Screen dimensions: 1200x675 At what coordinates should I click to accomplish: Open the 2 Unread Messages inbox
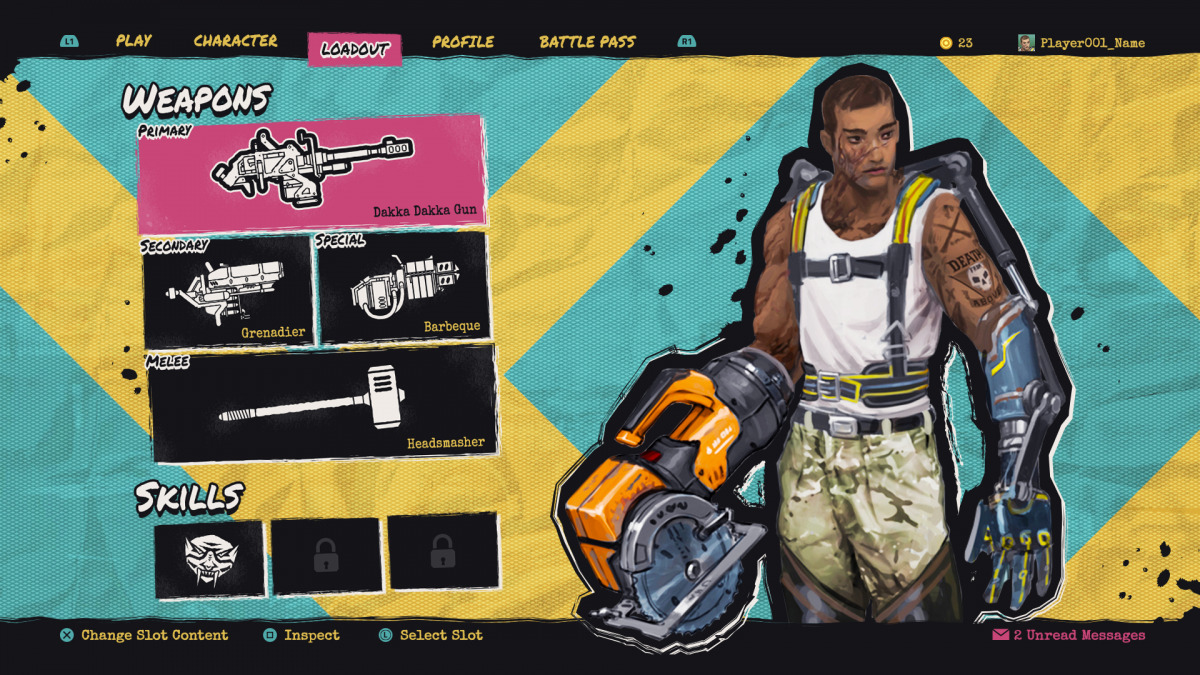[1068, 635]
